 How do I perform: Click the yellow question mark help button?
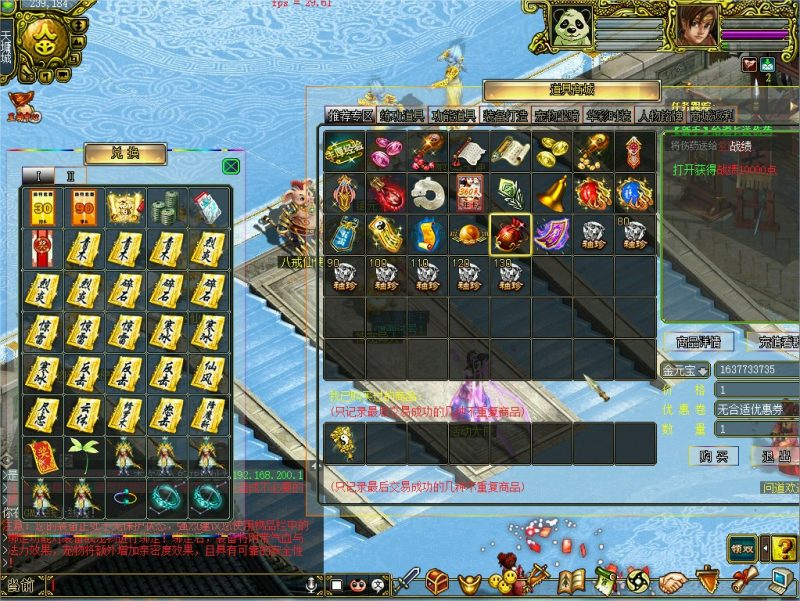click(783, 548)
